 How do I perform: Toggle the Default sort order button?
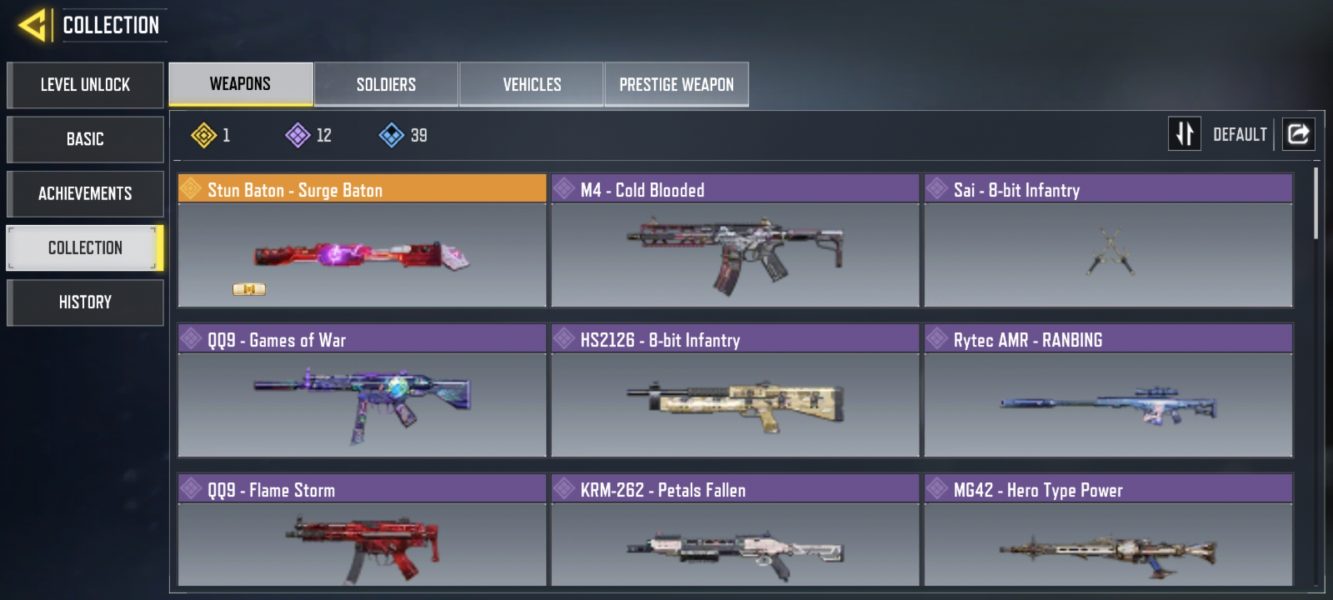click(x=1185, y=134)
